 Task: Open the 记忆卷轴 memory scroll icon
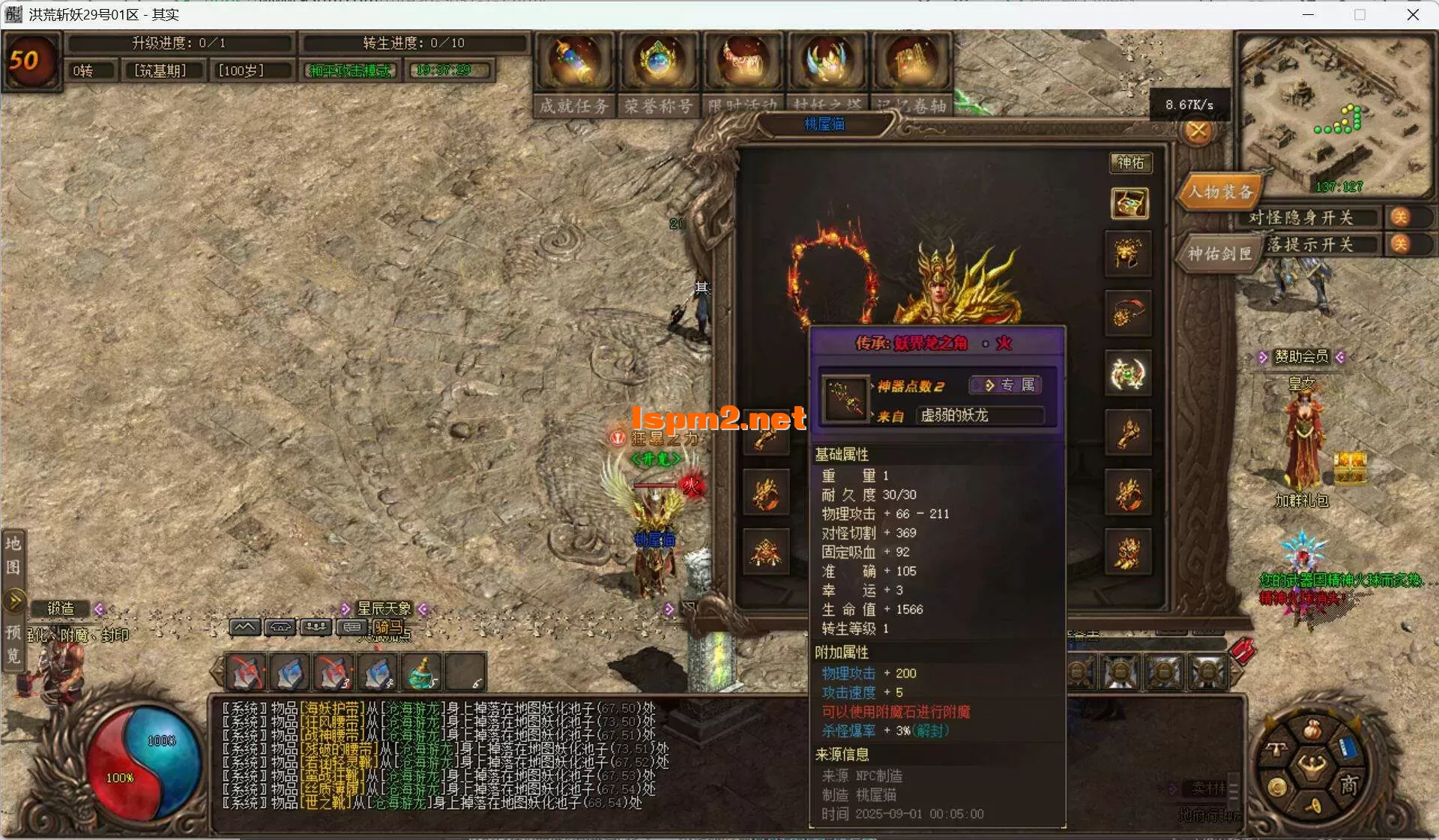click(x=911, y=62)
